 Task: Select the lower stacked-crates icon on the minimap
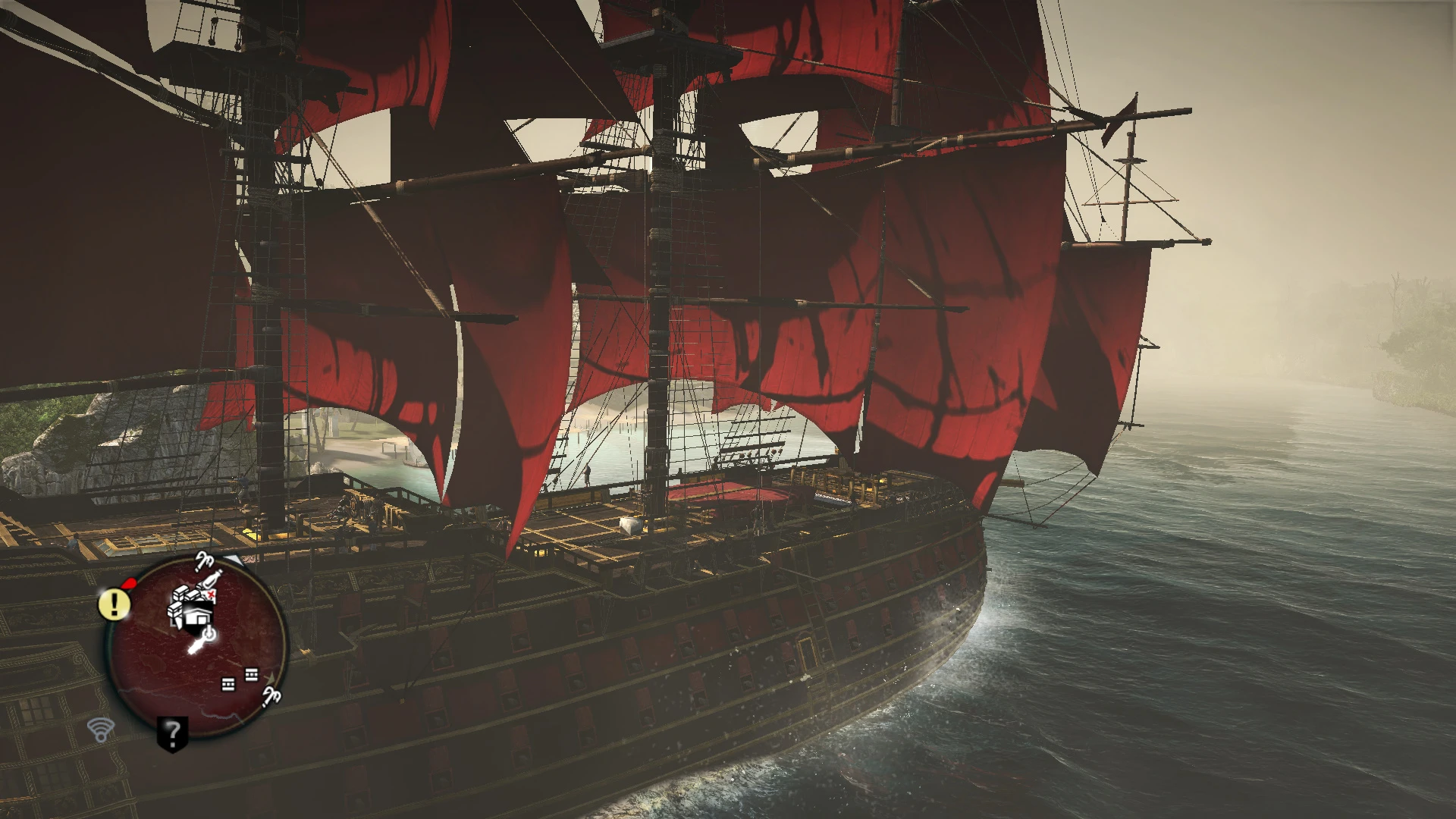click(227, 684)
